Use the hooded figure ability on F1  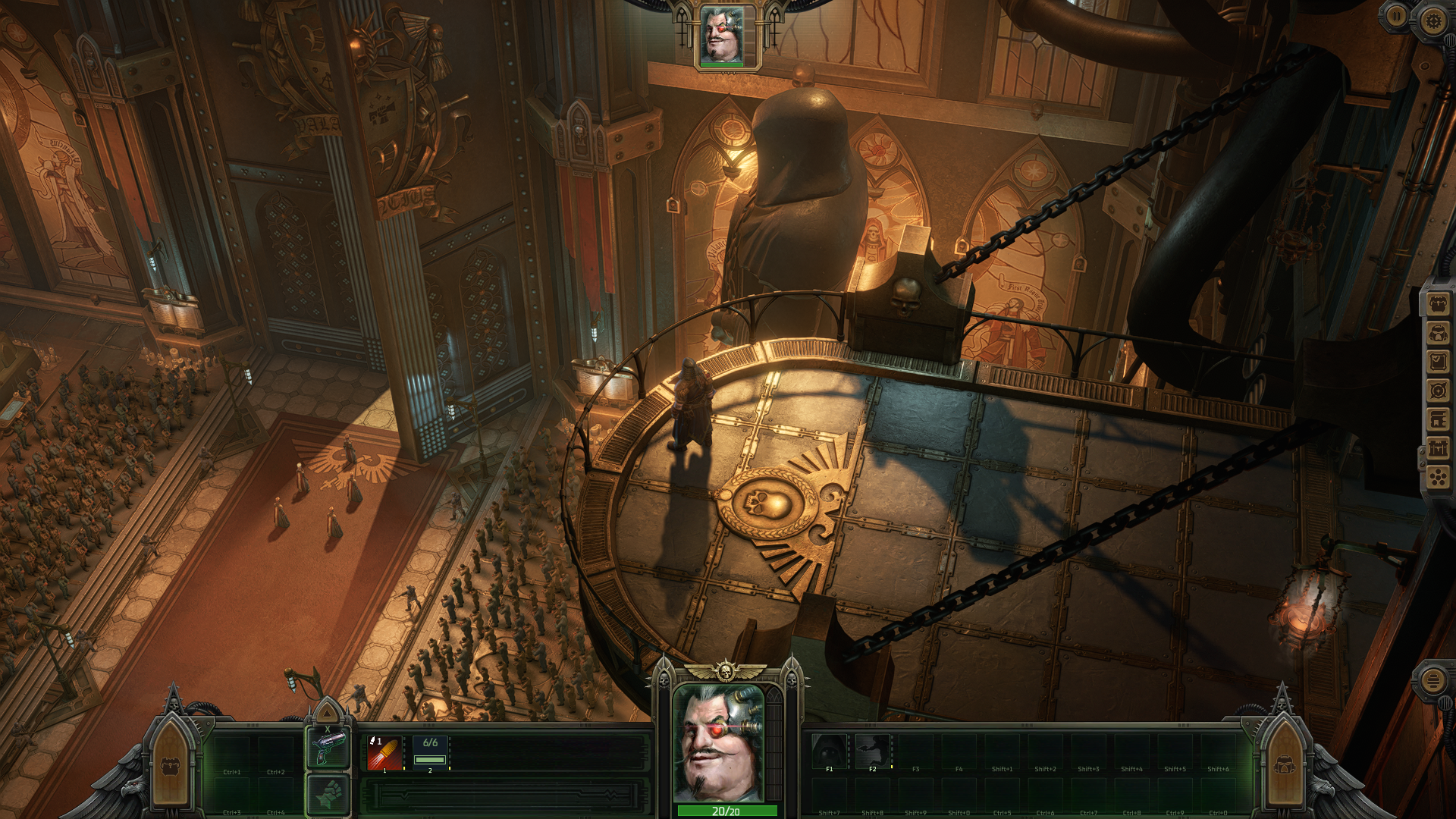[829, 752]
